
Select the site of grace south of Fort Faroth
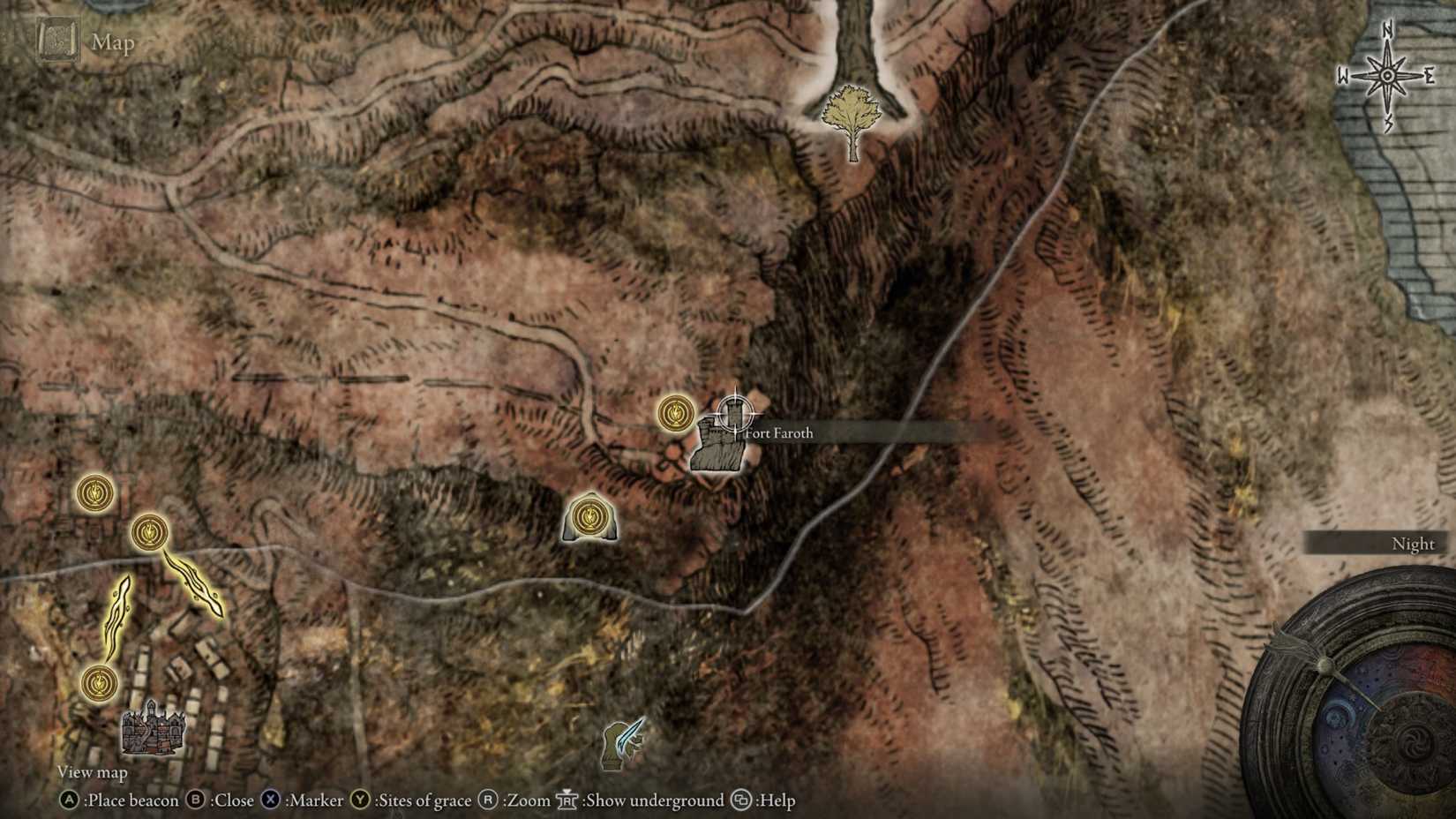click(x=589, y=516)
